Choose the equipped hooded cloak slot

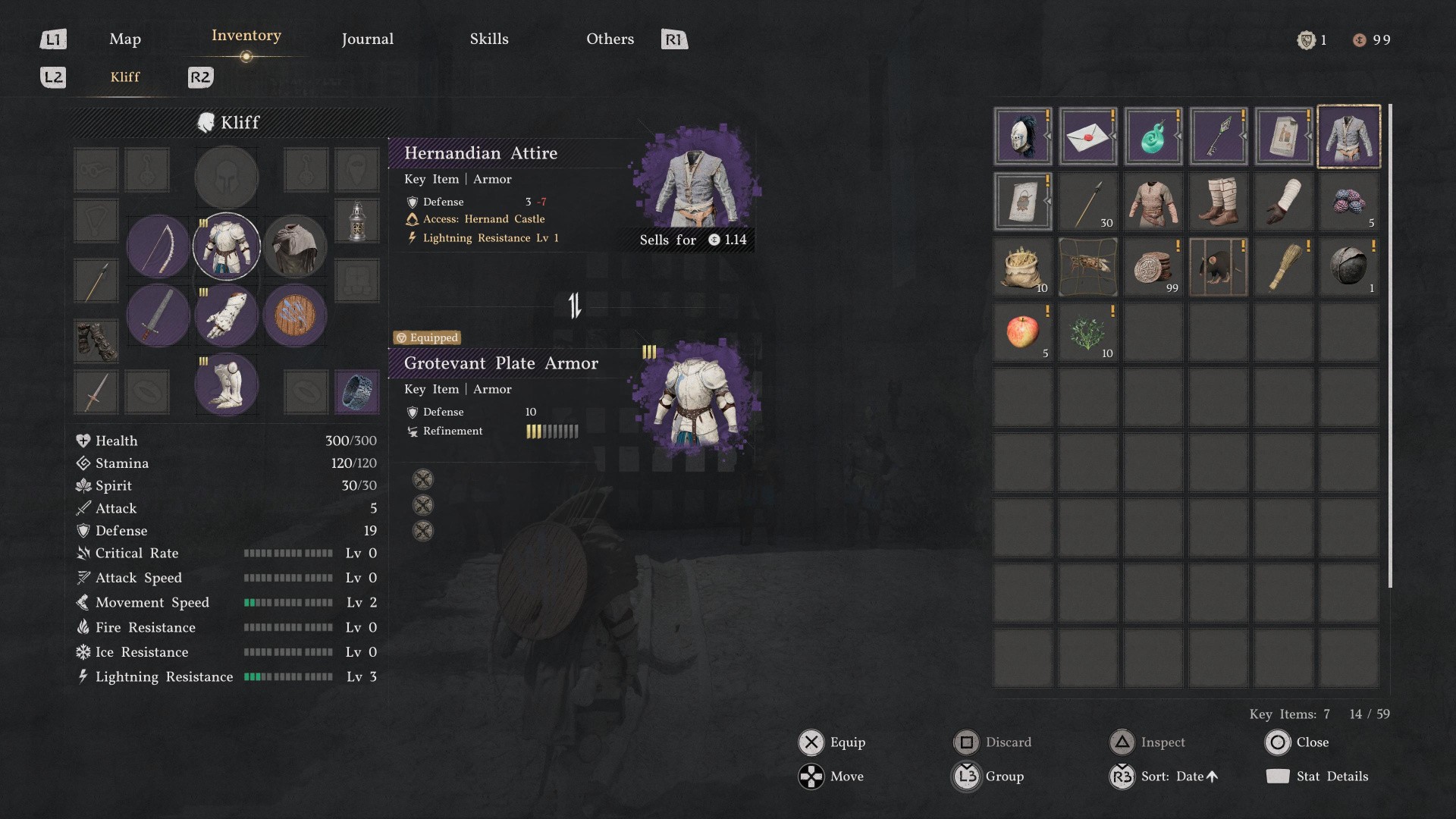tap(295, 246)
